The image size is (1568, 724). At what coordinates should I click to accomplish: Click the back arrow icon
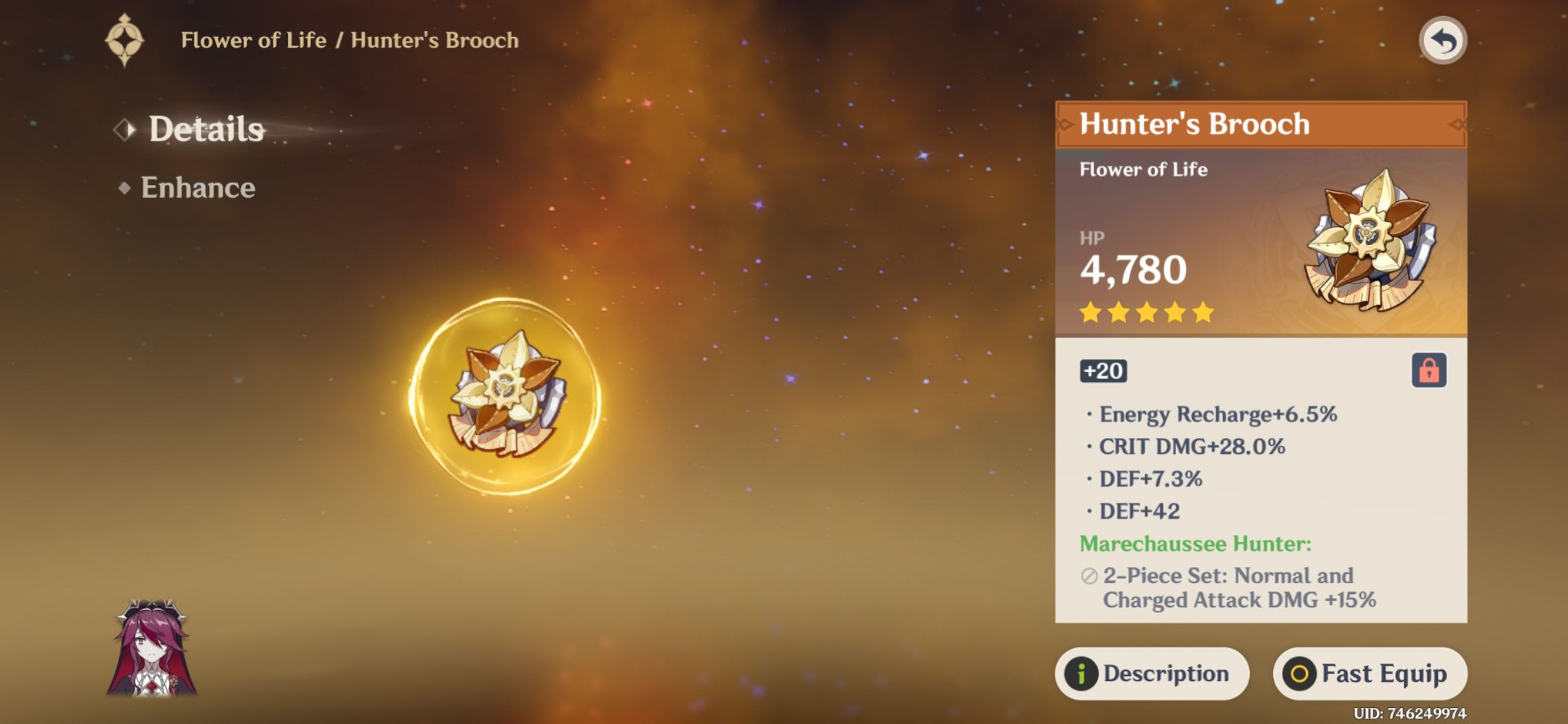[x=1441, y=40]
